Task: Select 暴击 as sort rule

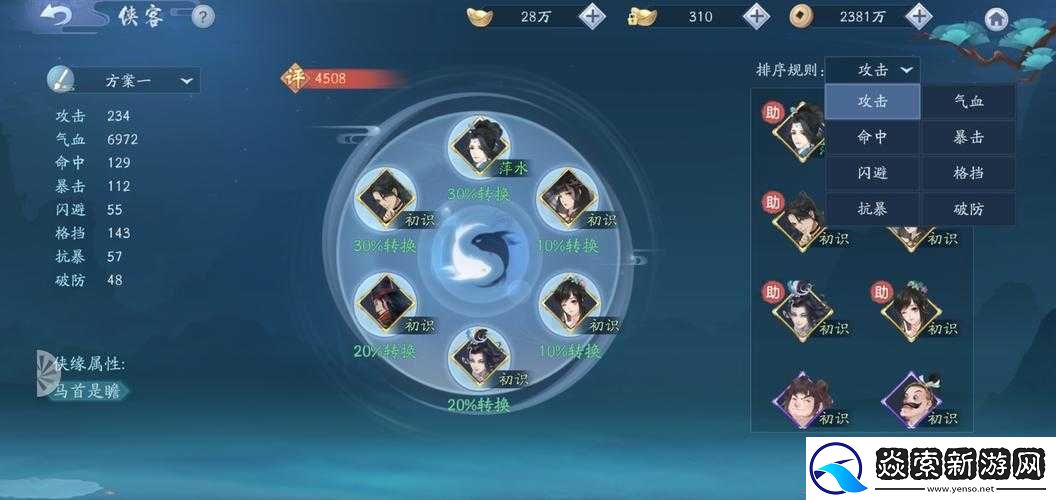Action: tap(968, 137)
